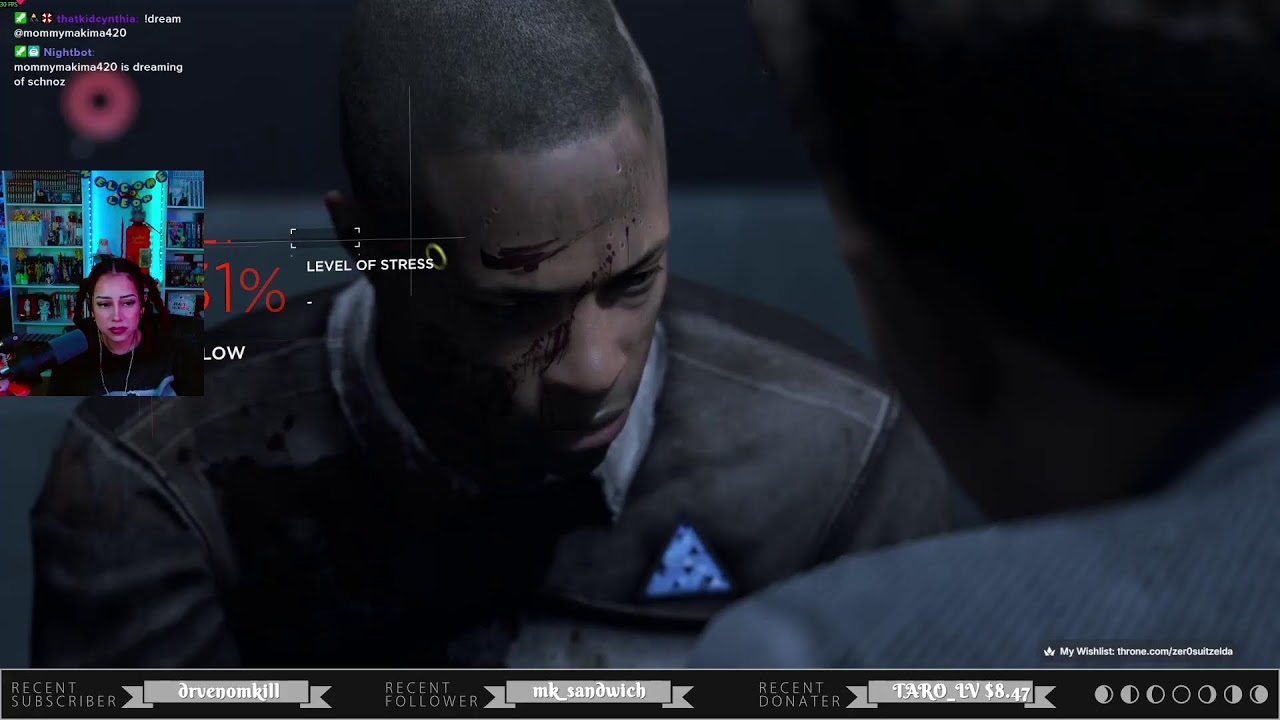This screenshot has height=720, width=1280.
Task: Click the LEVEL OF STRESS targeting bracket
Action: coord(324,240)
